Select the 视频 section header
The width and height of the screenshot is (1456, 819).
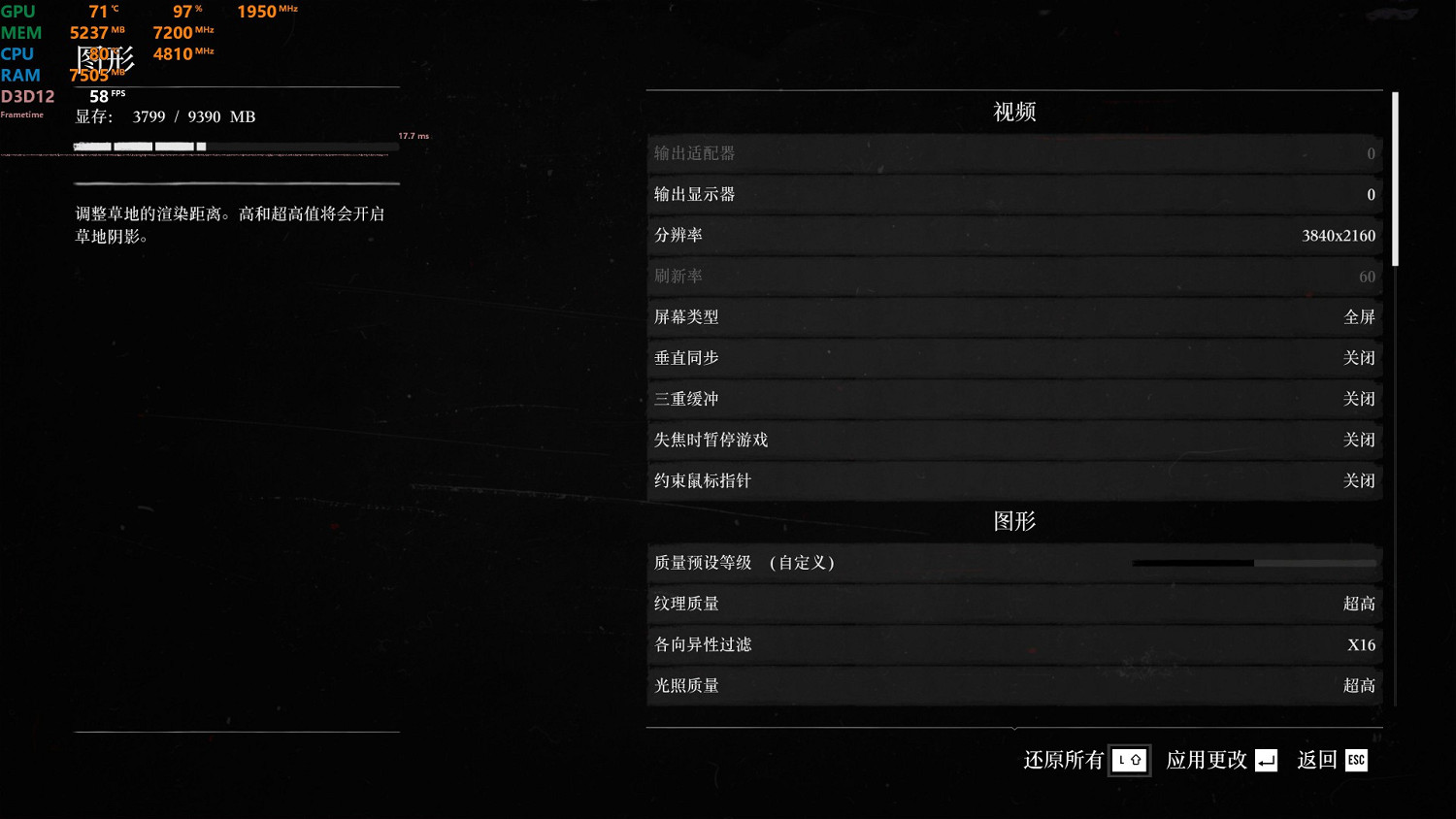pyautogui.click(x=1014, y=111)
